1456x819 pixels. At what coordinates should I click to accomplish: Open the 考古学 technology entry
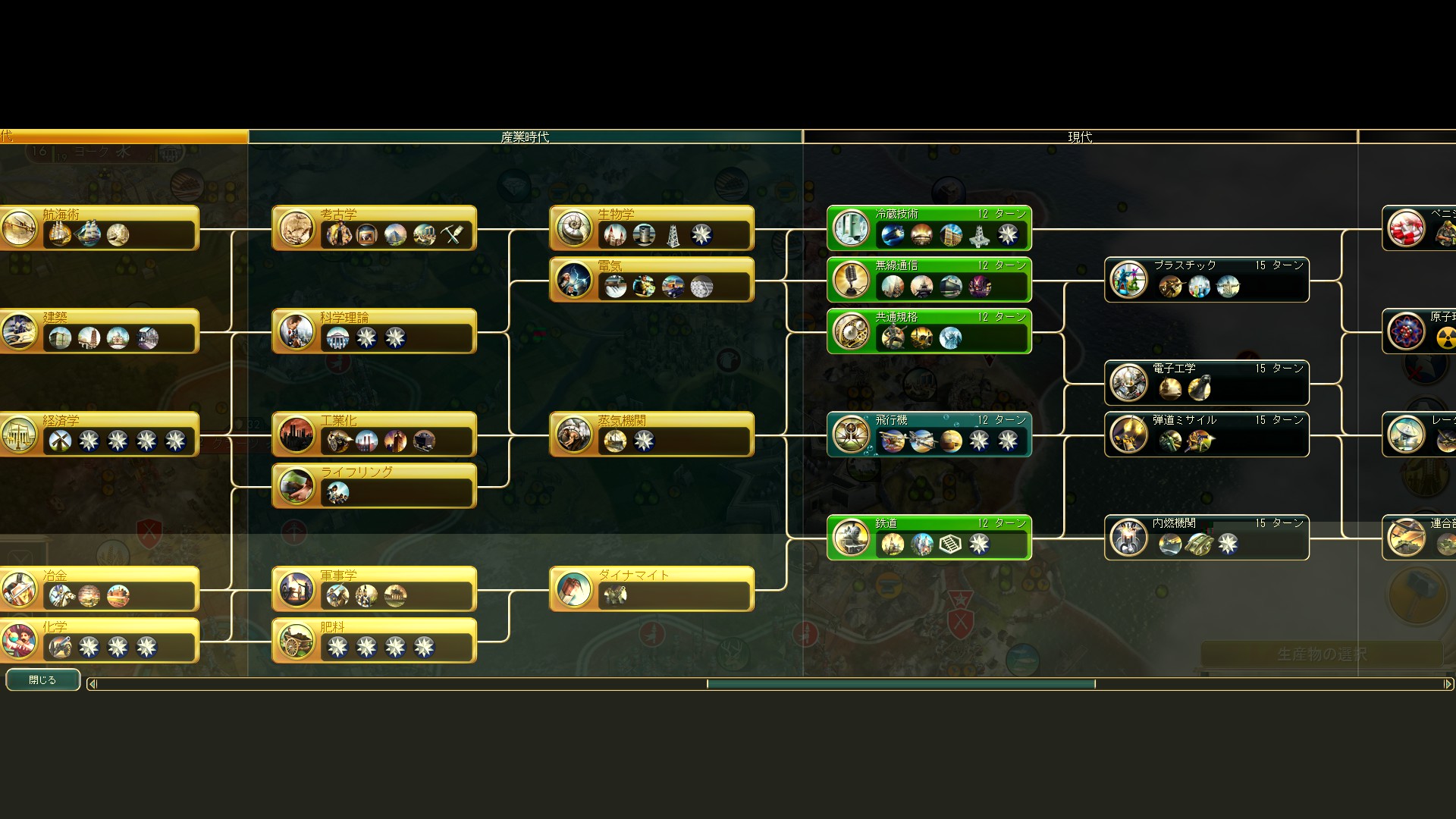[x=374, y=227]
